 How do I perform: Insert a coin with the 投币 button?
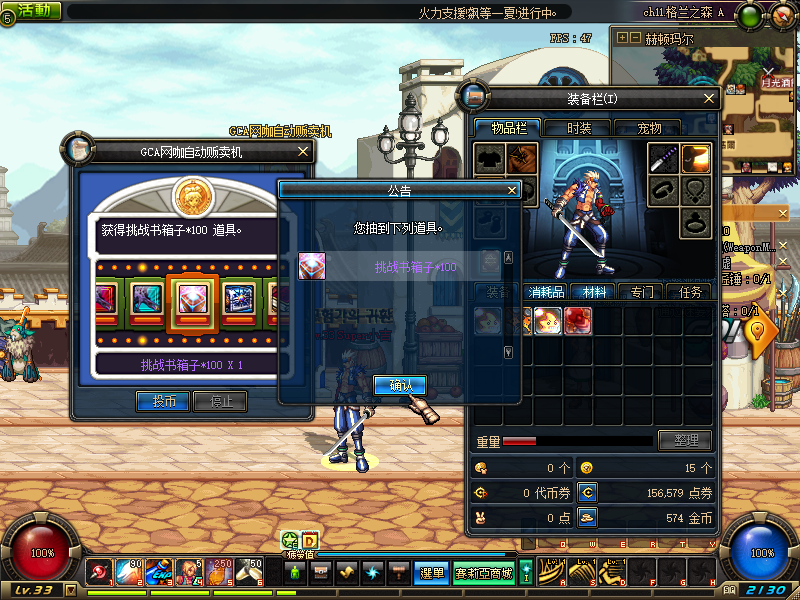coord(163,401)
